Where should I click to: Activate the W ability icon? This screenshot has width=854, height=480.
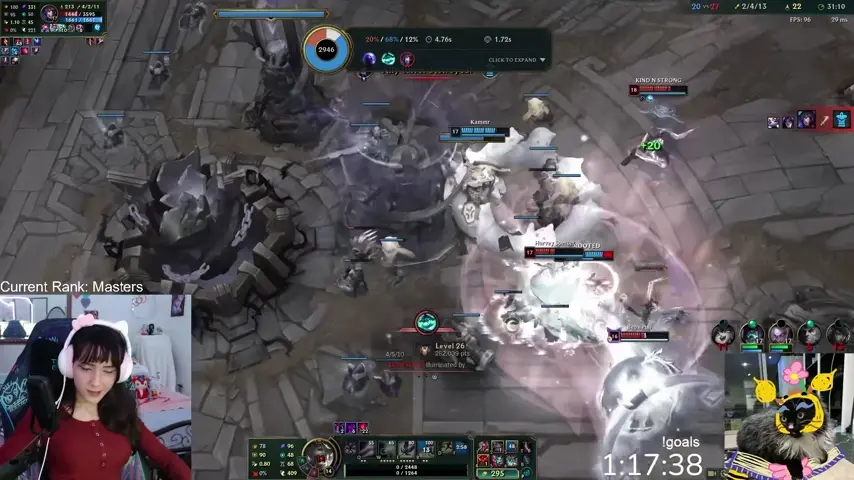point(389,450)
